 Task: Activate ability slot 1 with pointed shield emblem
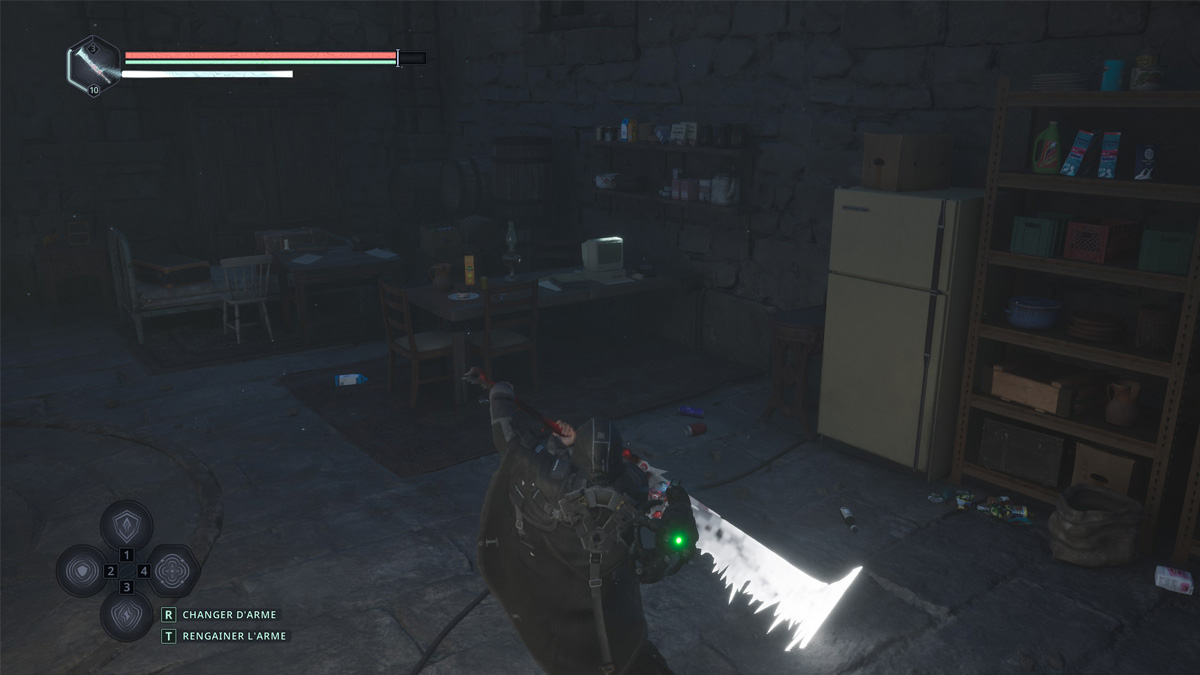pyautogui.click(x=127, y=525)
